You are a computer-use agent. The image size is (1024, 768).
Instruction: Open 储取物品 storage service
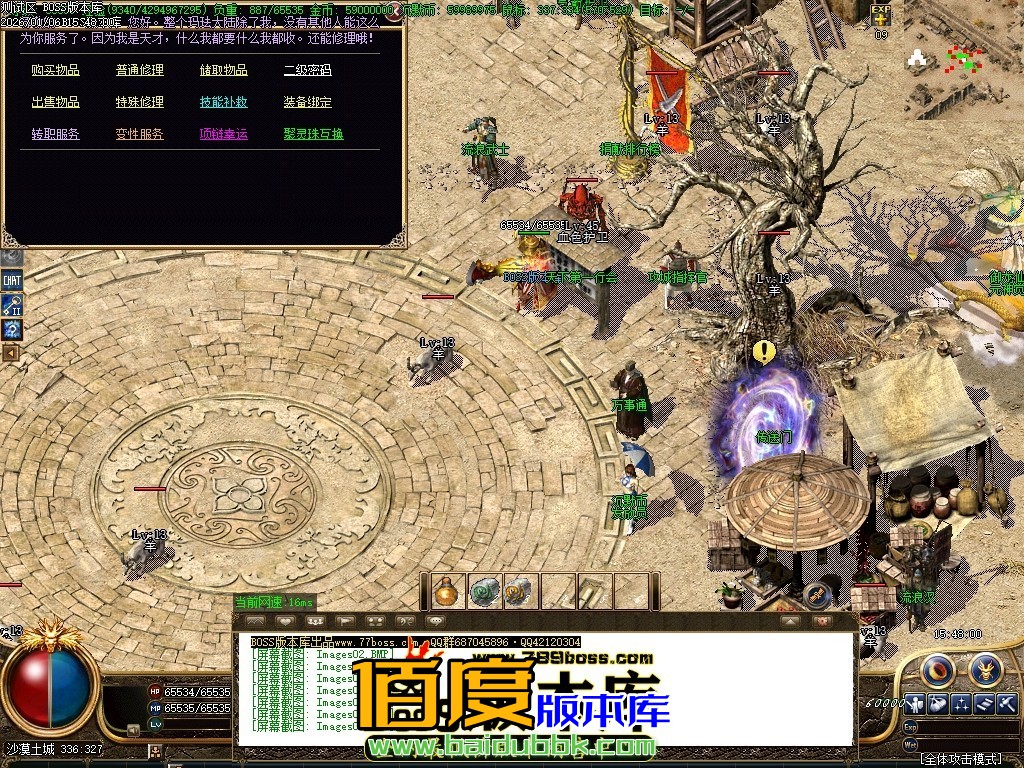tap(223, 70)
